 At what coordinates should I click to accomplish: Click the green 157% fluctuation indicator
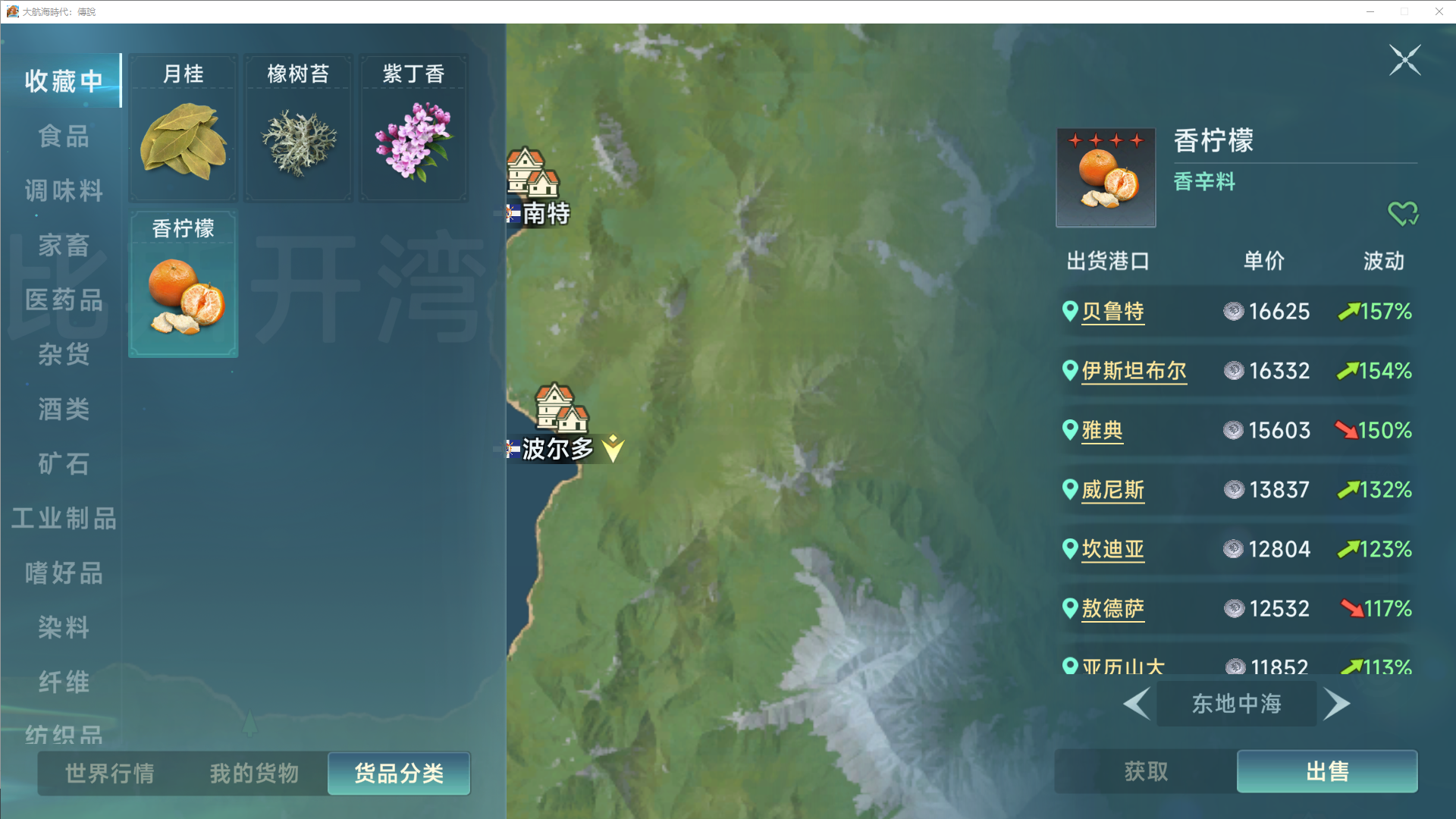click(1375, 312)
